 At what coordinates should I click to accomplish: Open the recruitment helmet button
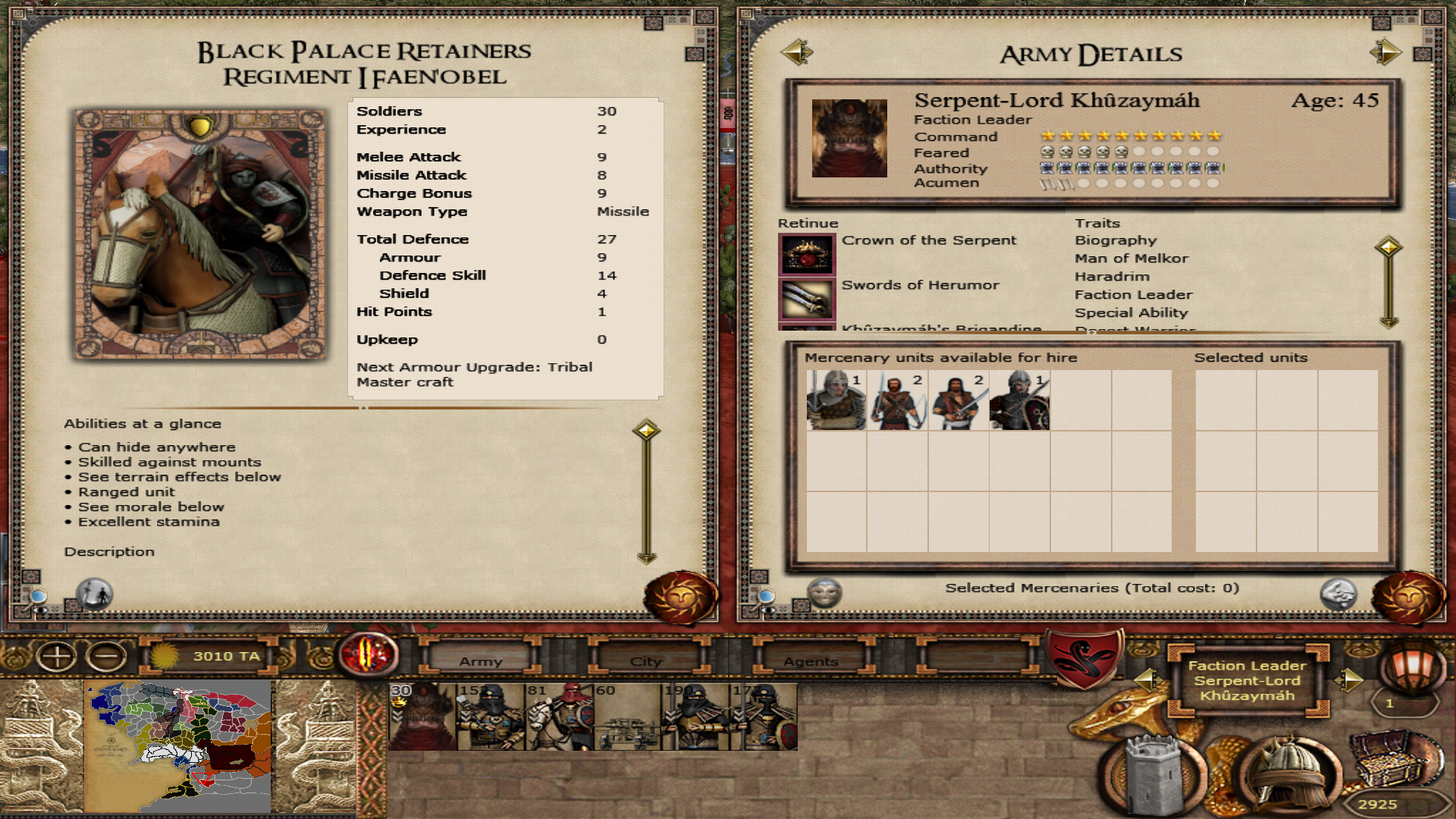click(x=1288, y=773)
